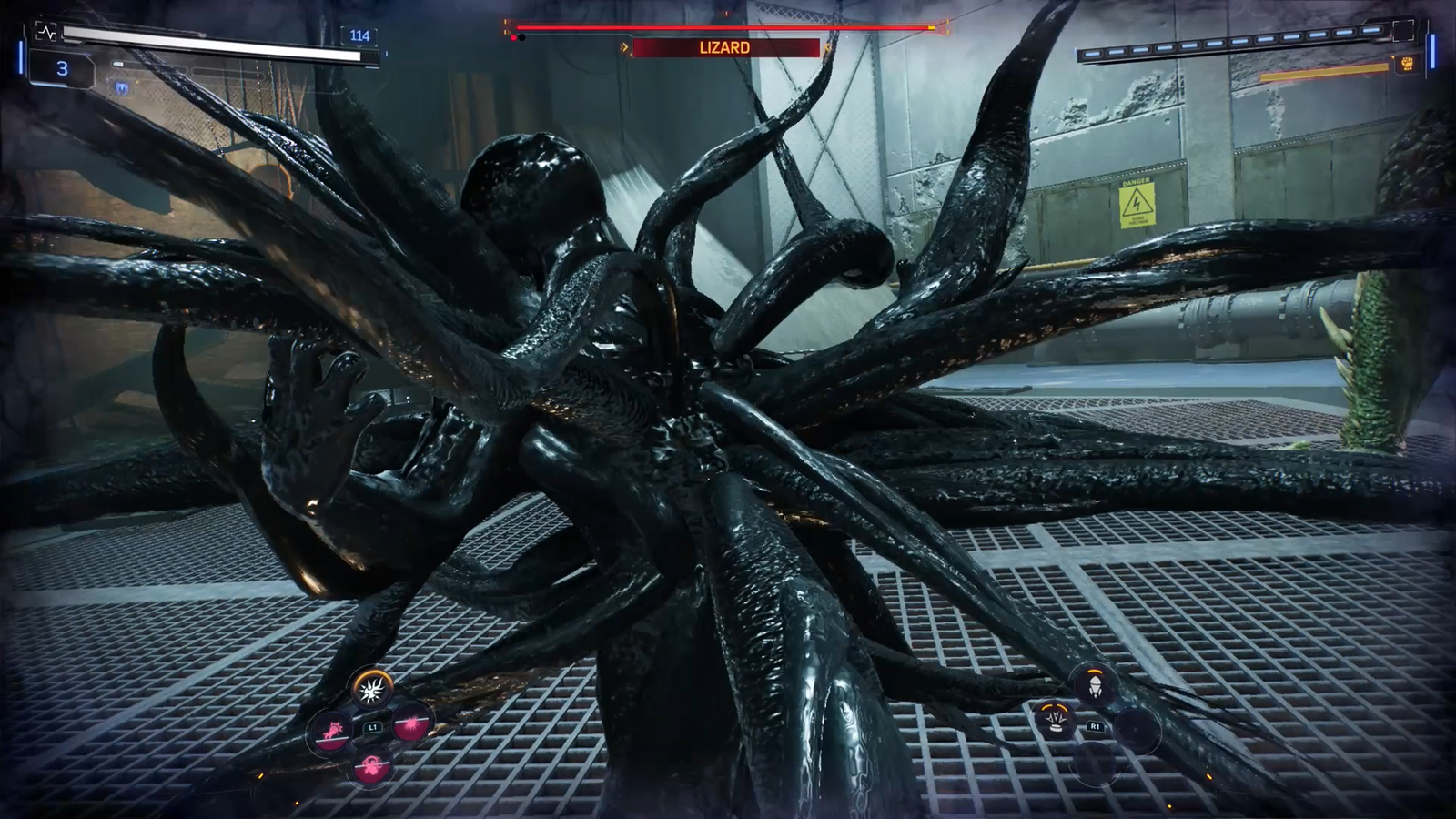Click the yellow charge progress bar at top right
The image size is (1456, 819).
[1324, 70]
